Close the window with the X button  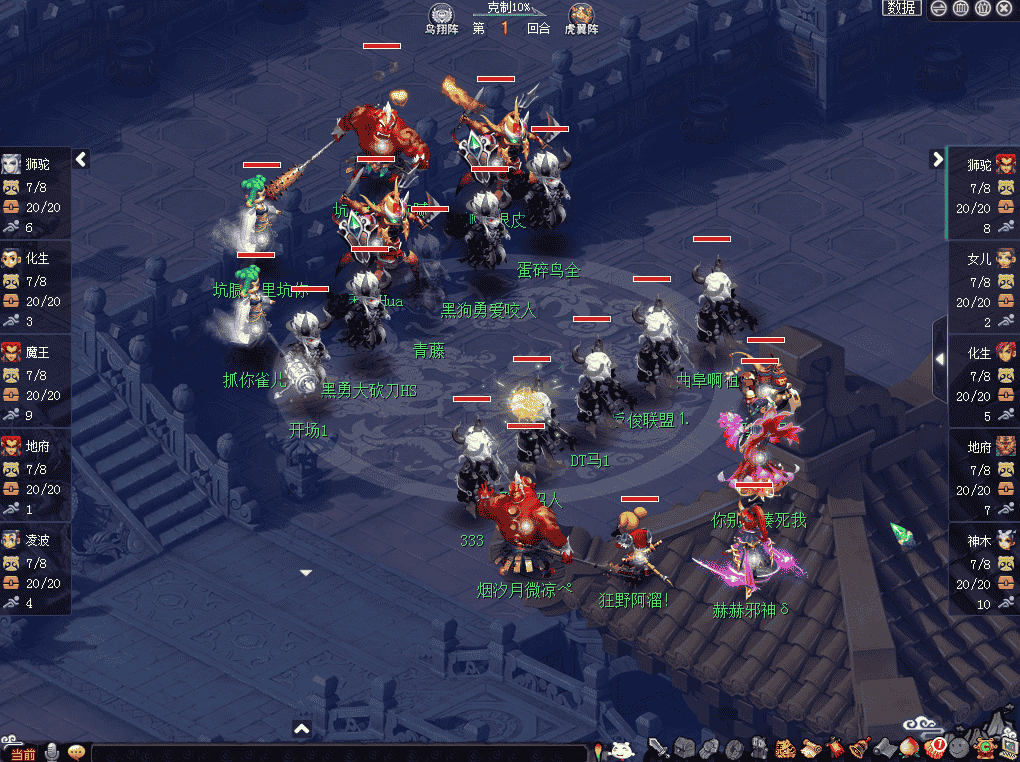point(1004,8)
